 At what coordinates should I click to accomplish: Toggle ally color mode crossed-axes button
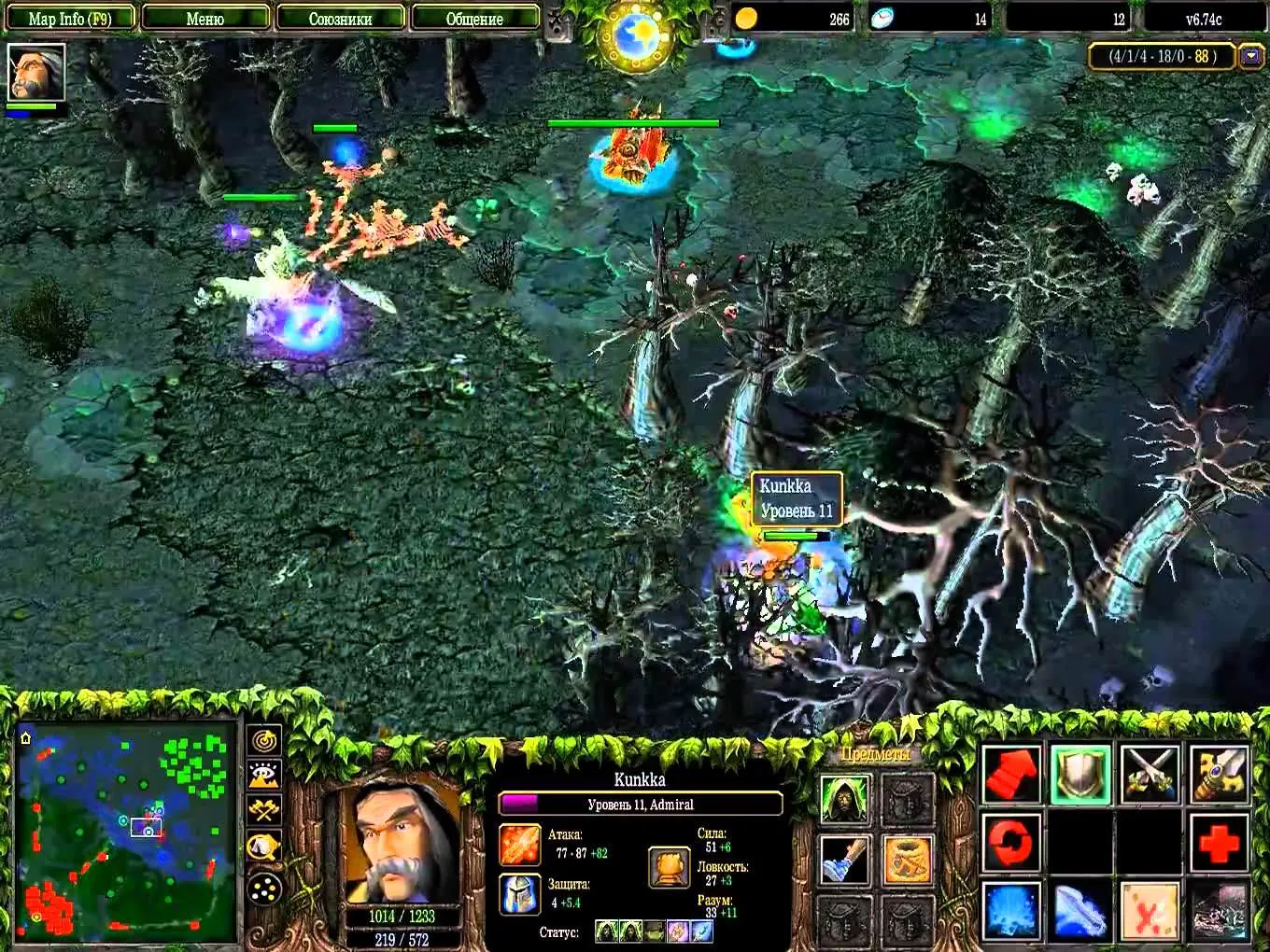(265, 810)
